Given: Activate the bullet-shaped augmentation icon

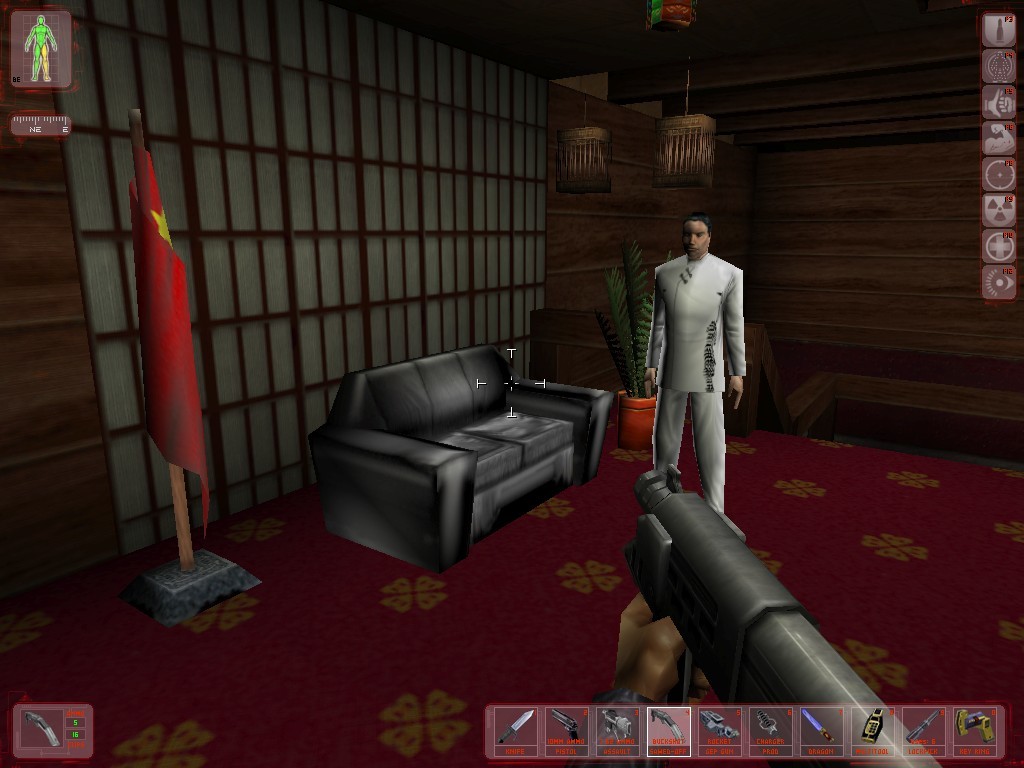Looking at the screenshot, I should pos(998,30).
